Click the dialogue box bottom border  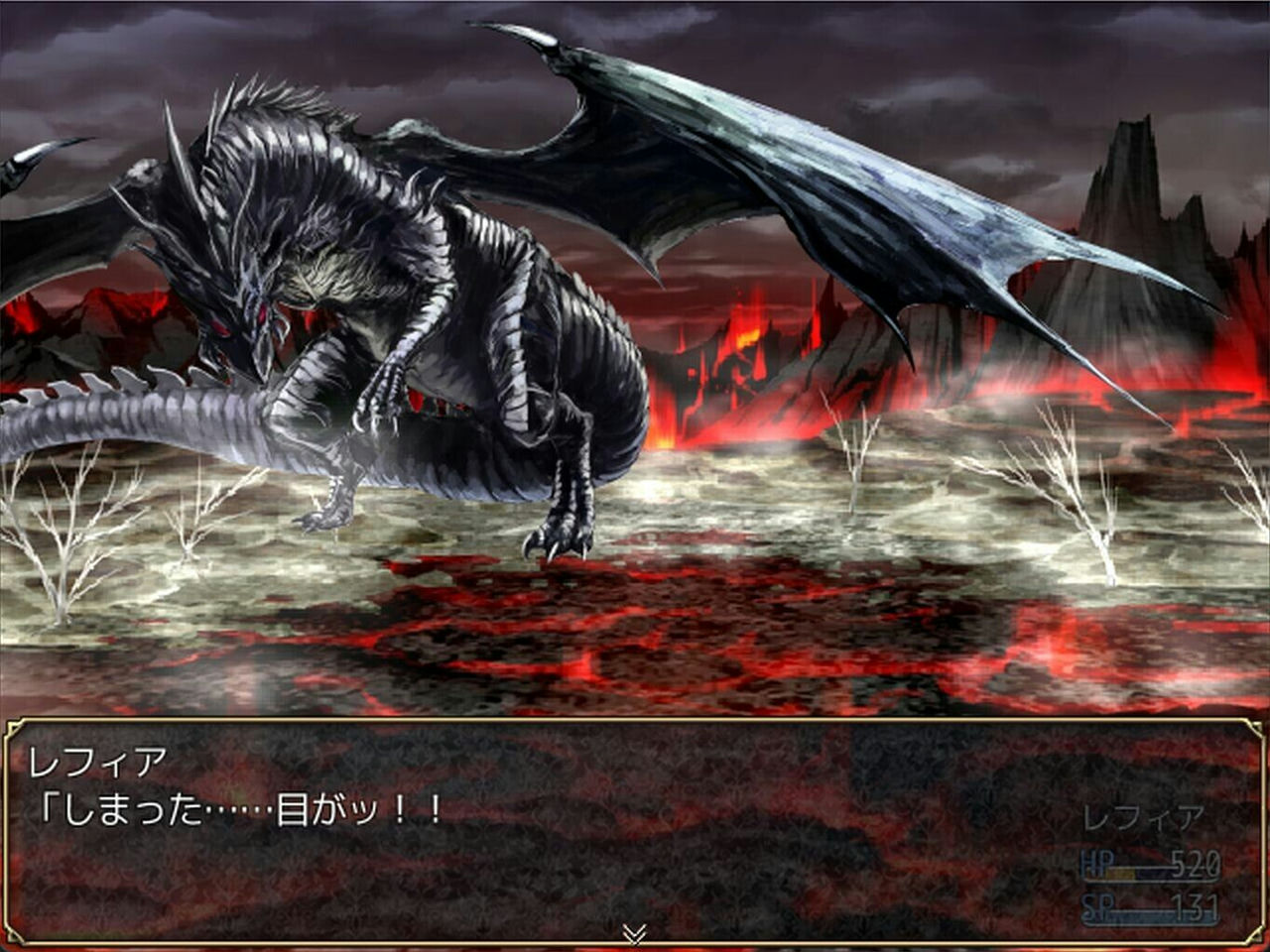pyautogui.click(x=635, y=944)
